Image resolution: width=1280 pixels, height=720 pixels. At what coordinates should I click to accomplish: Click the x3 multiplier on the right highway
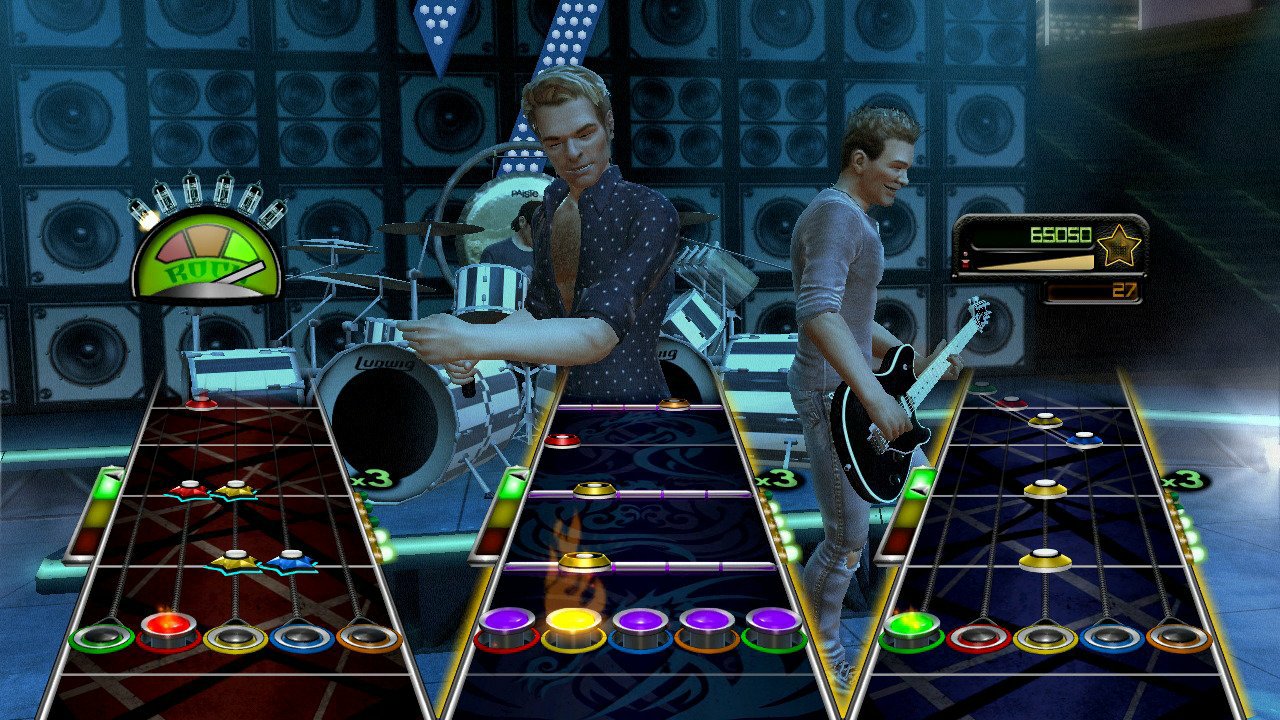tap(1183, 479)
